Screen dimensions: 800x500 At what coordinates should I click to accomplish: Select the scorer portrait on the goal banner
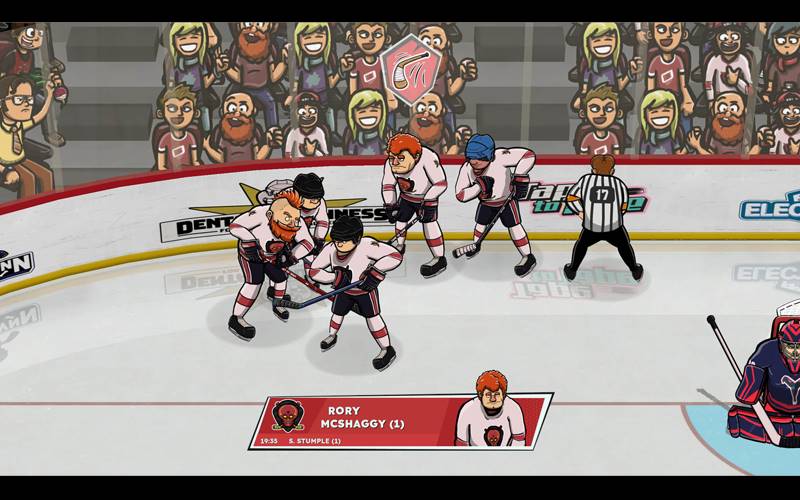pos(490,412)
